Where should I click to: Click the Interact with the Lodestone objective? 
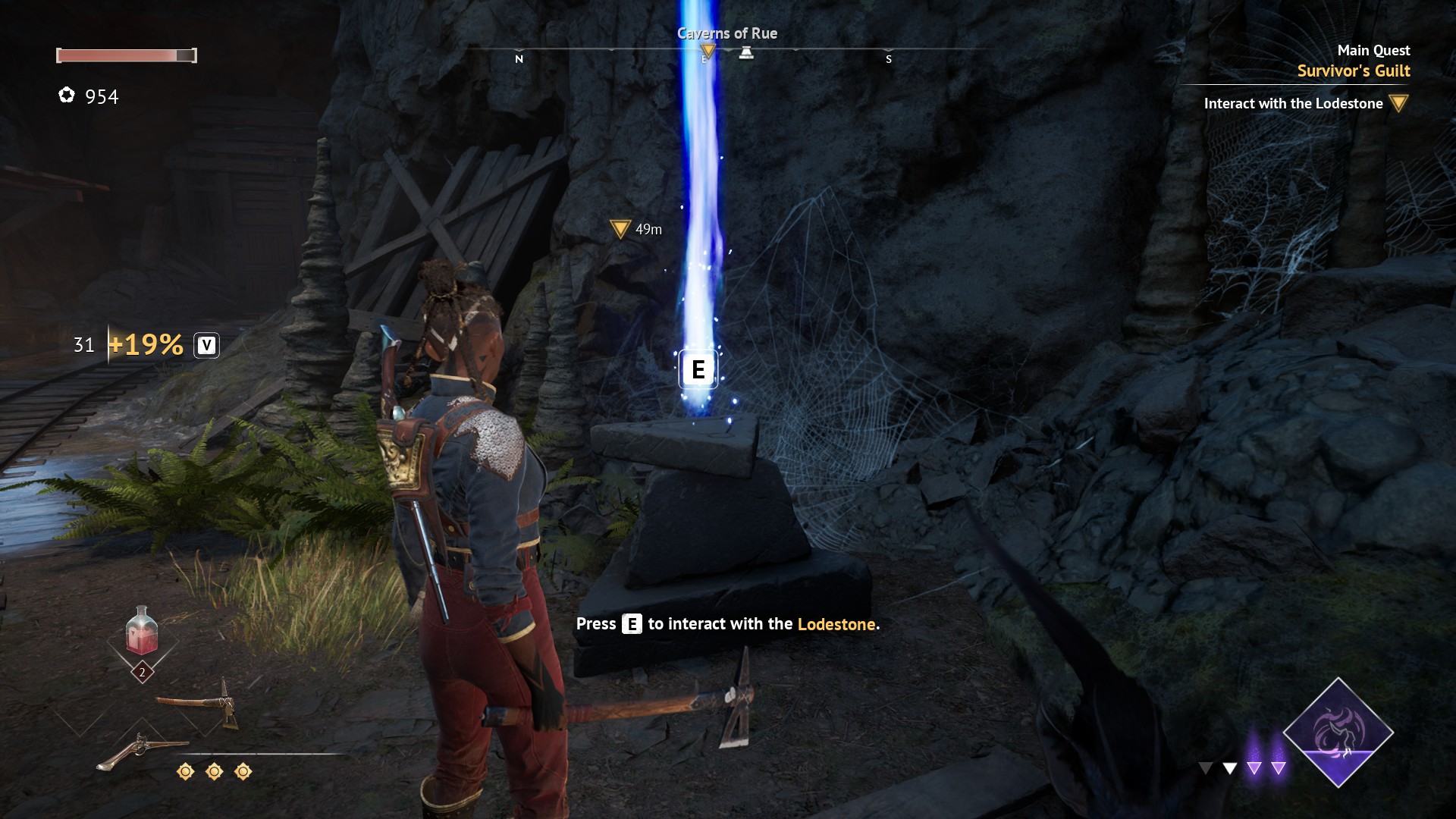click(1293, 104)
